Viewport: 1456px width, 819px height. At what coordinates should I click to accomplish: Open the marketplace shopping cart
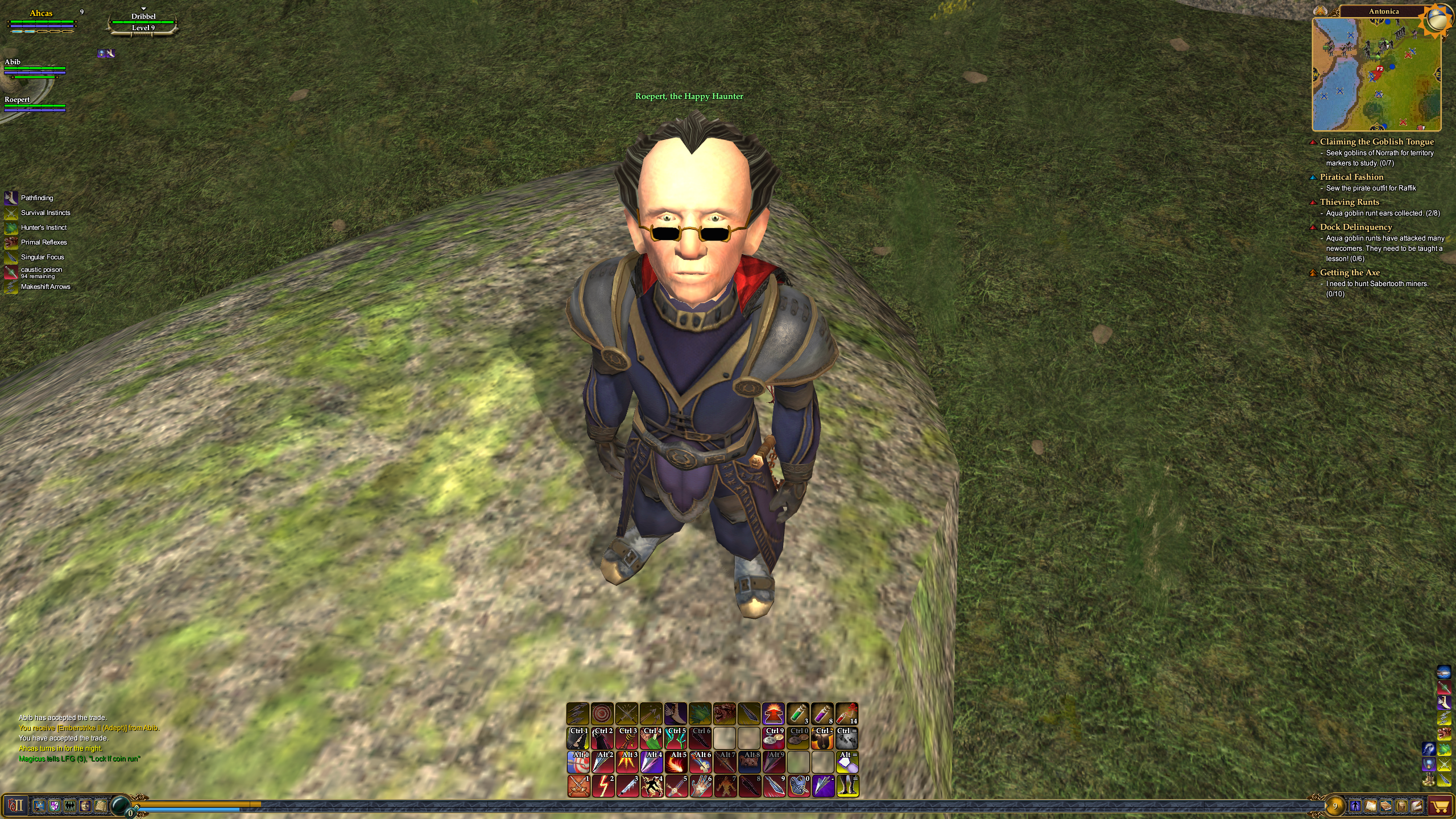(1441, 806)
